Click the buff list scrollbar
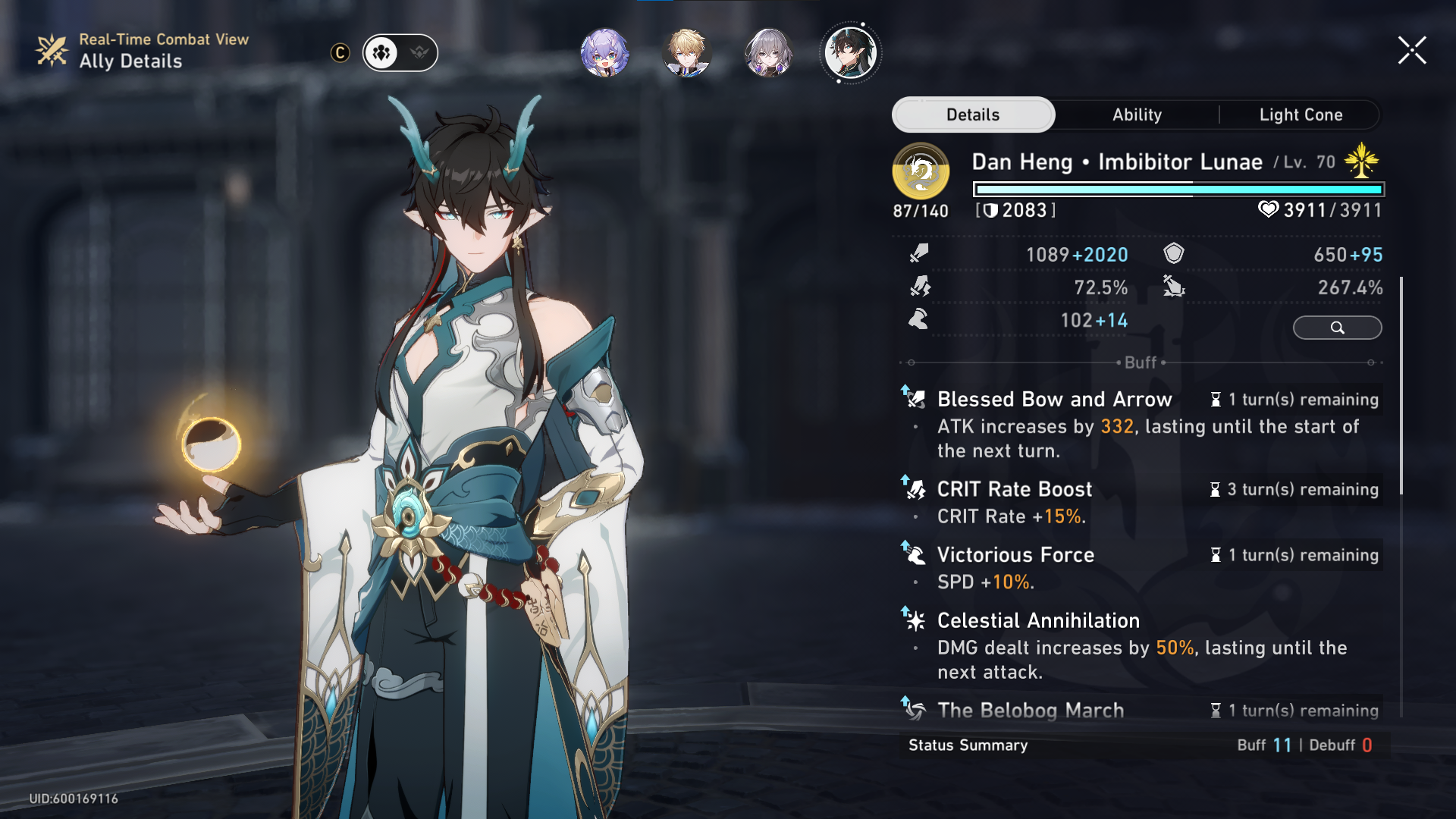This screenshot has width=1456, height=819. pos(1401,387)
